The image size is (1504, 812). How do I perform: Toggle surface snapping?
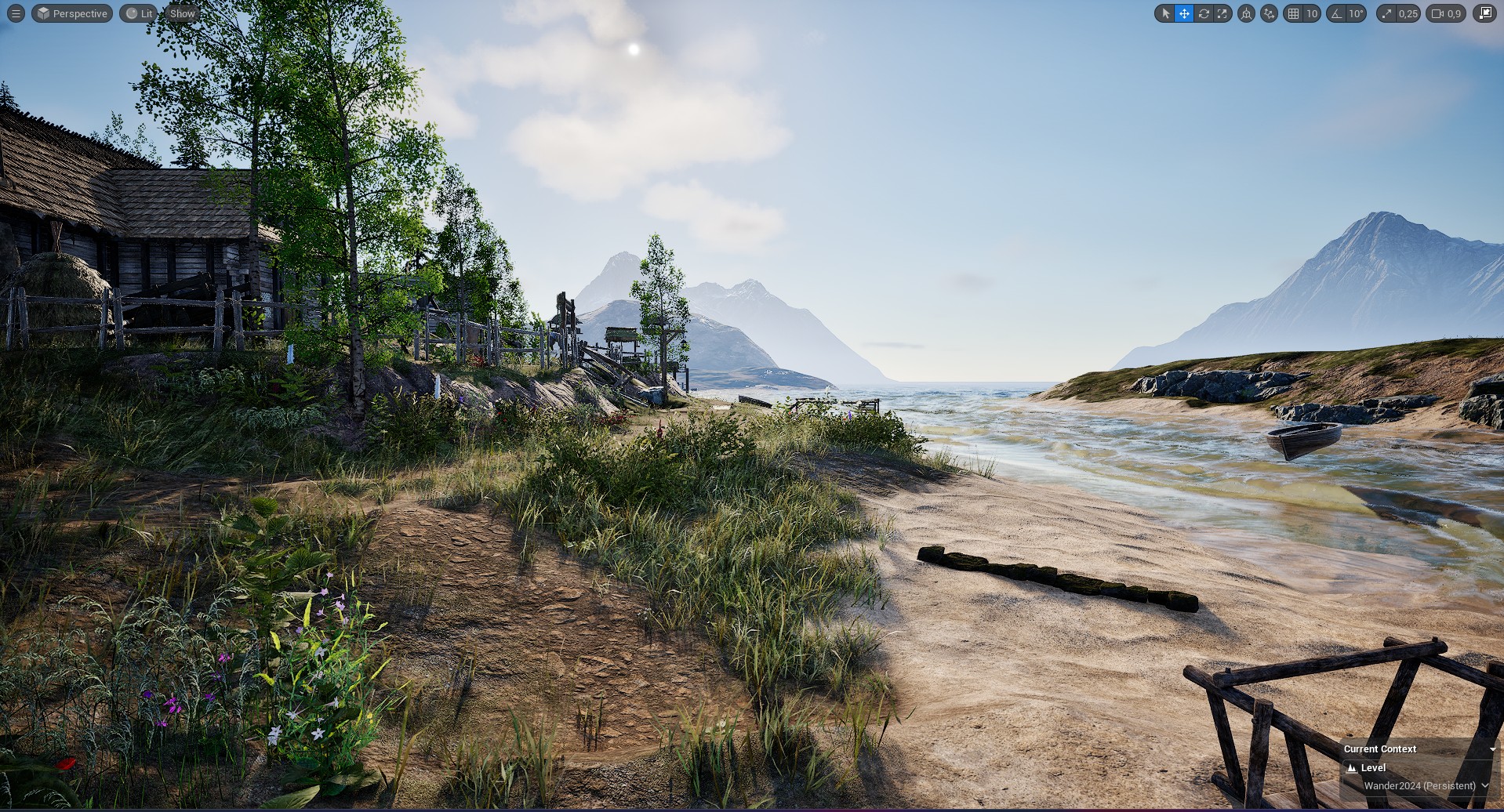1269,13
